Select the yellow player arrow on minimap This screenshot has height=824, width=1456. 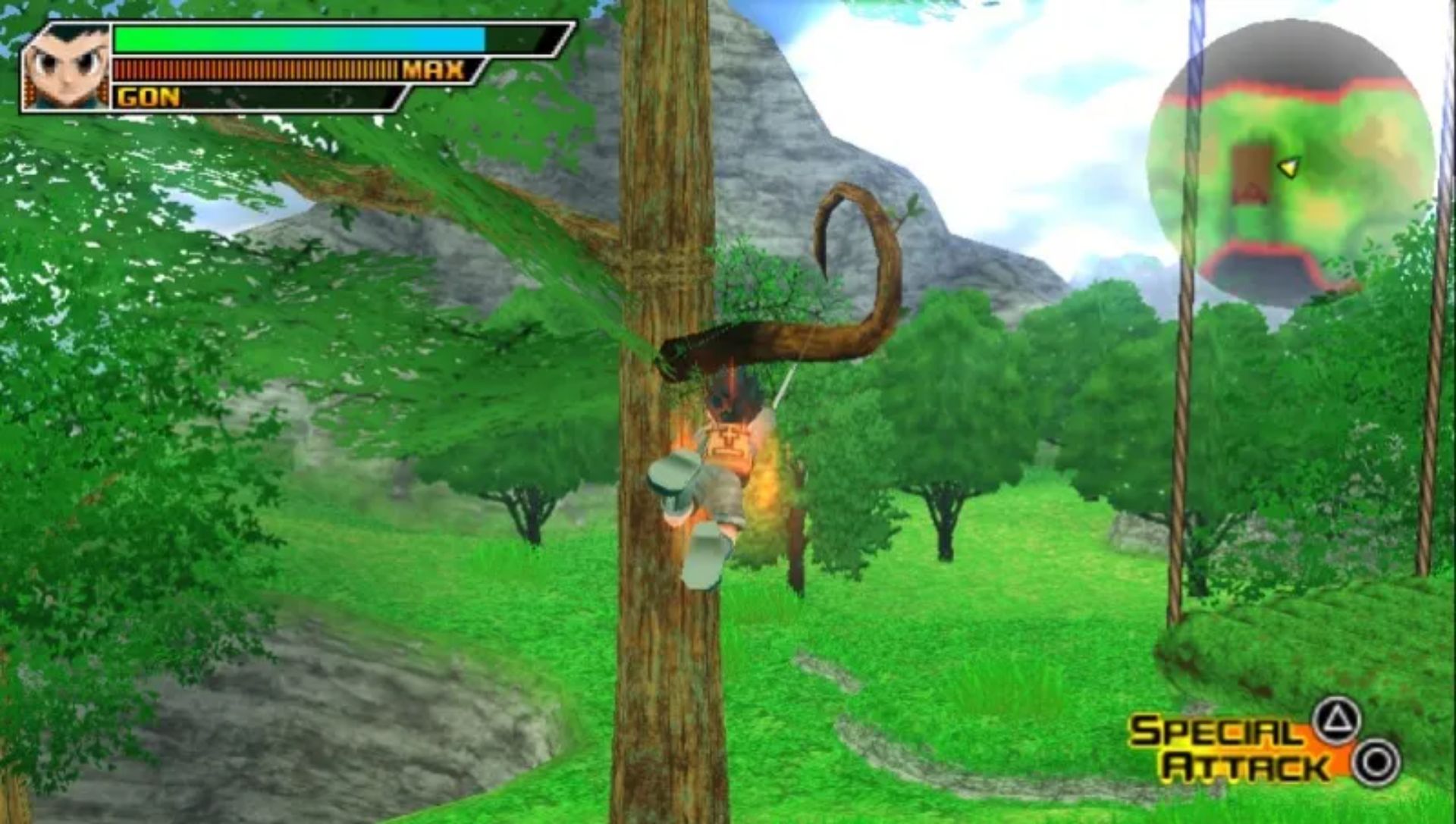pyautogui.click(x=1289, y=167)
